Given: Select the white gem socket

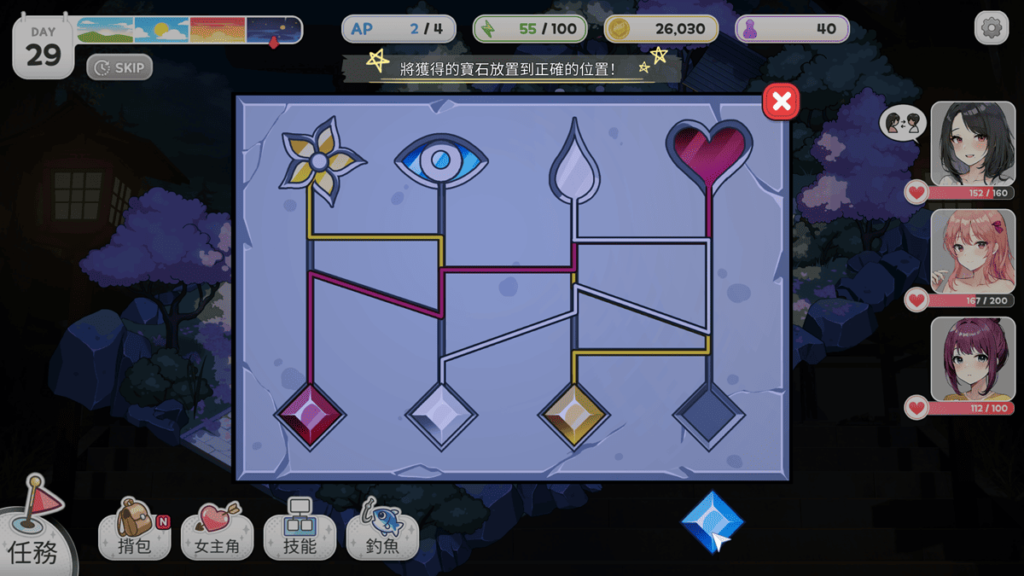Looking at the screenshot, I should point(441,415).
